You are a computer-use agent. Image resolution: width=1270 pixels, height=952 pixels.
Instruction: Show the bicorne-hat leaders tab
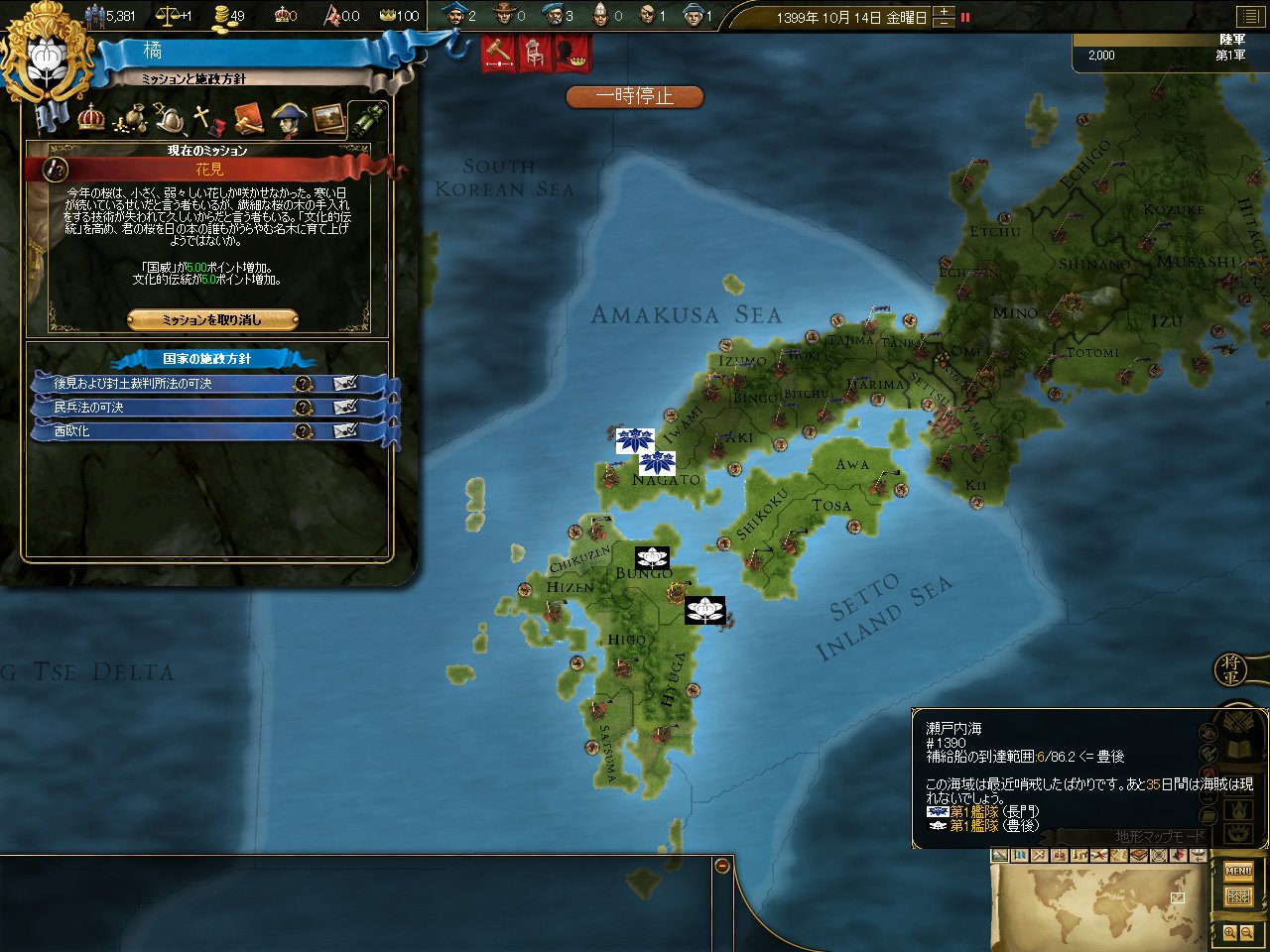pos(288,120)
